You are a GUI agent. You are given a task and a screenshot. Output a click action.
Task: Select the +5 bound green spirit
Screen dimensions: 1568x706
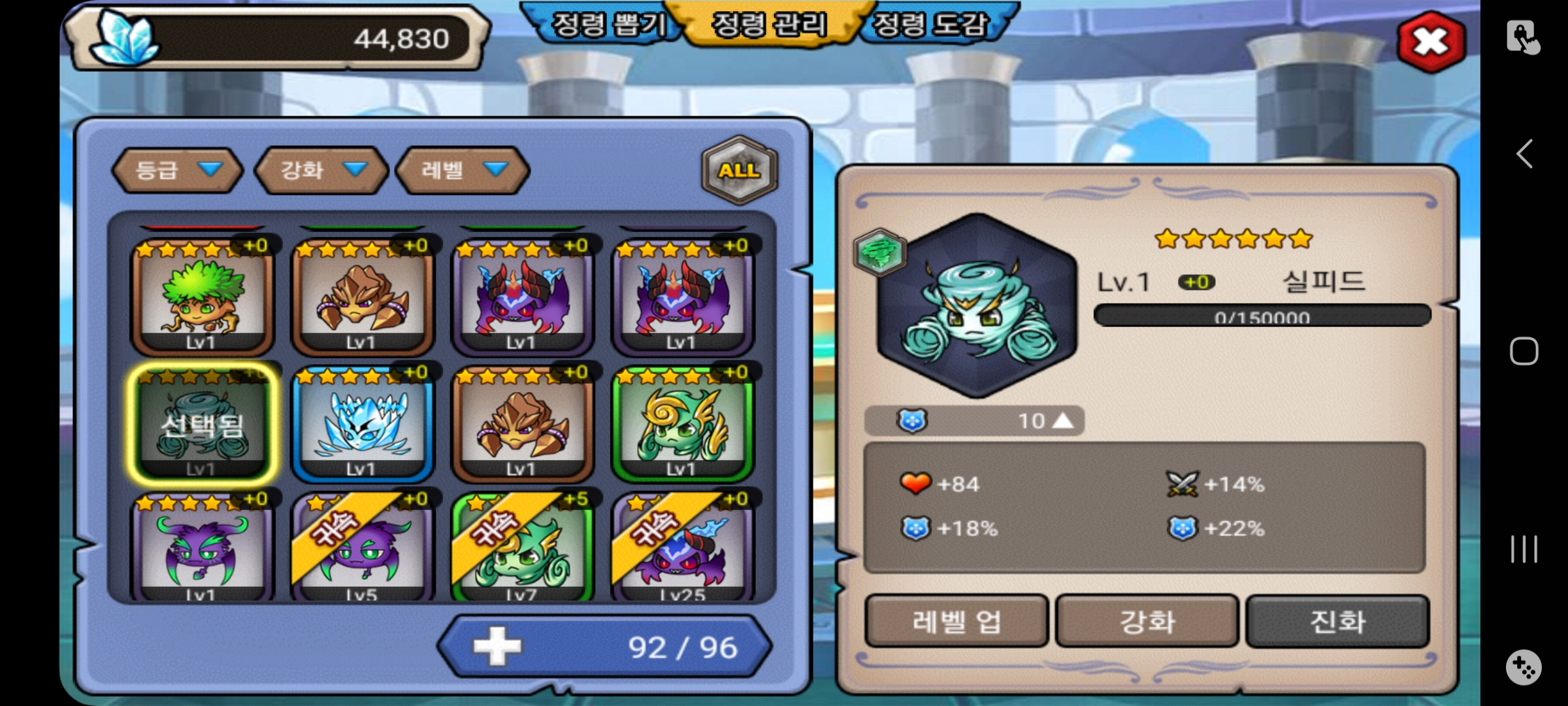(x=522, y=549)
